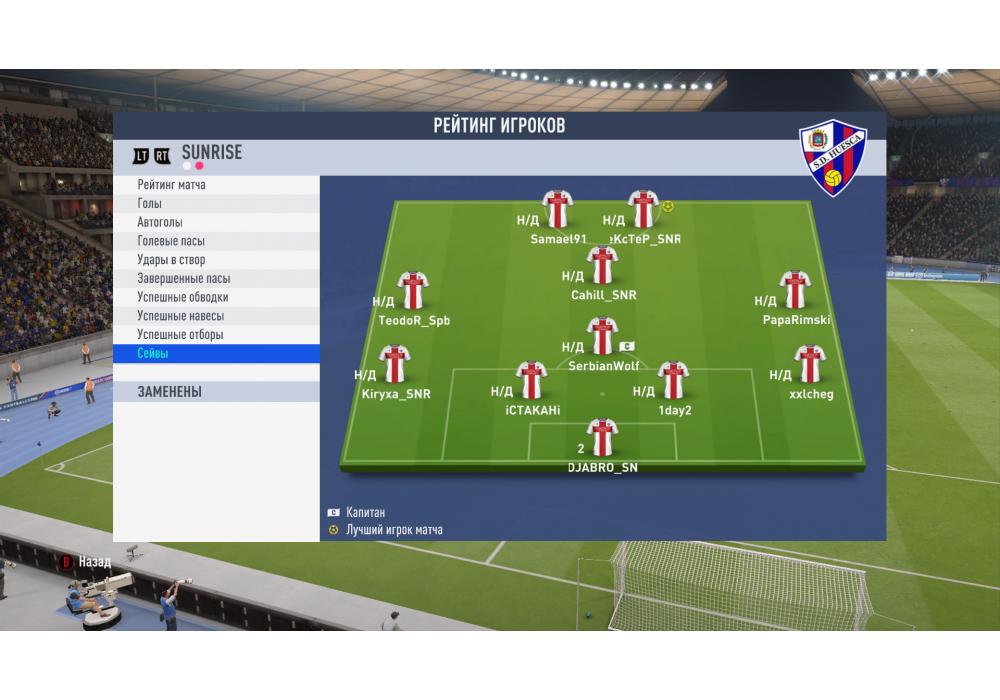The image size is (1000, 700).
Task: Open the ЗАМЕНЕНЫ substitutes section
Action: 215,392
